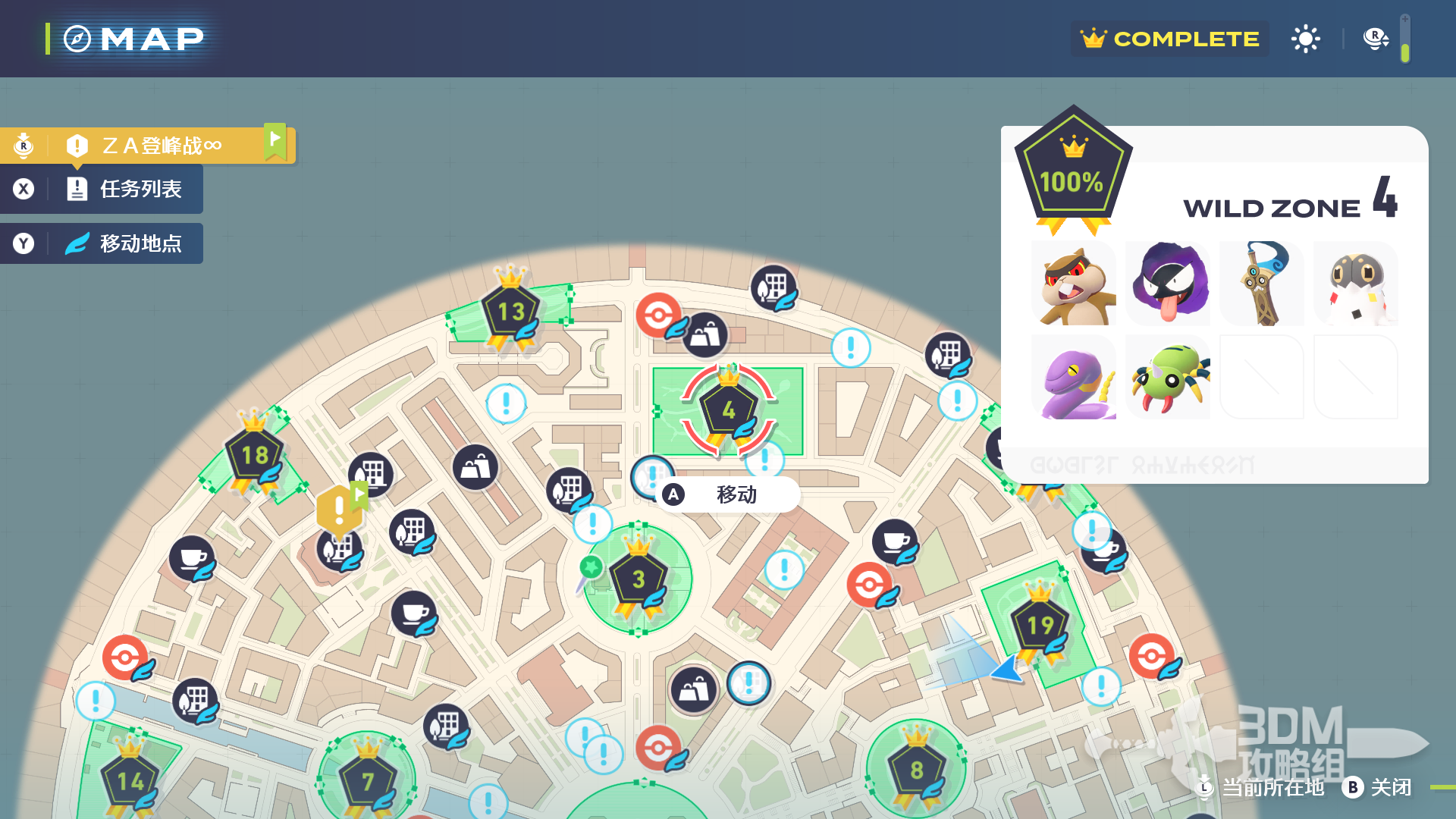1456x819 pixels.
Task: Center map on 当前所在地 current location
Action: [x=1263, y=787]
